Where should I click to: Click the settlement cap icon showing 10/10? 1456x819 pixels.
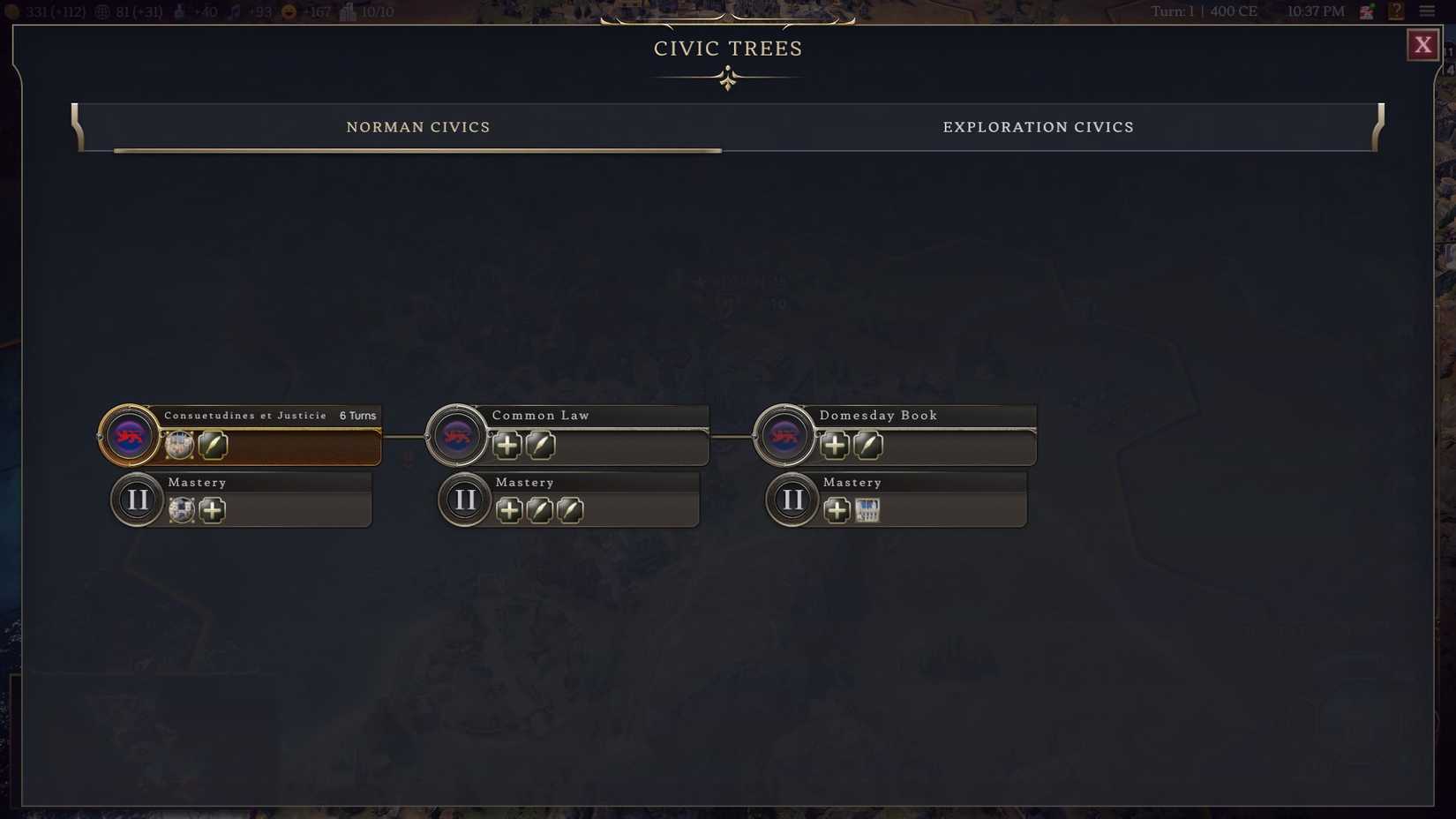(x=348, y=11)
